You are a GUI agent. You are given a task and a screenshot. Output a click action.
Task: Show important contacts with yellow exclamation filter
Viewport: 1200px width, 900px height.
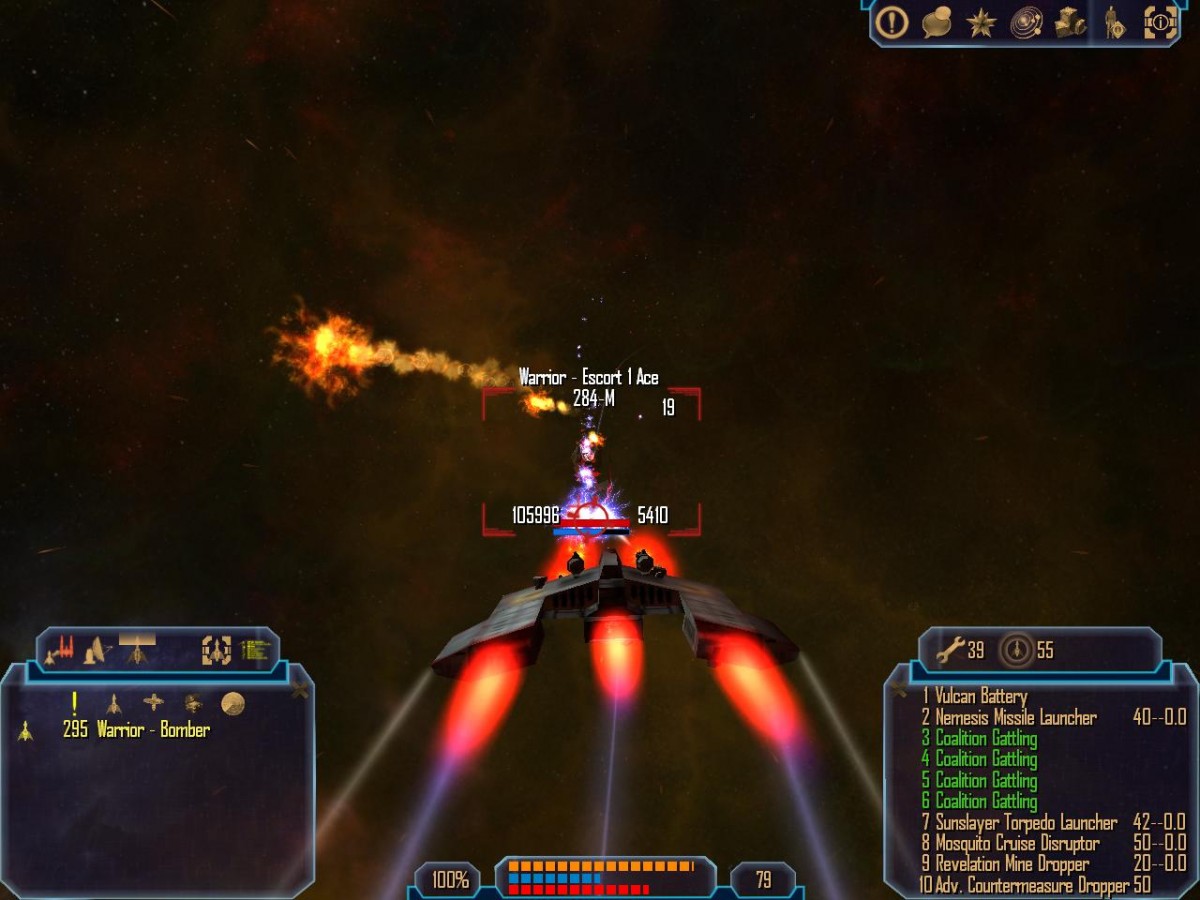pos(74,703)
